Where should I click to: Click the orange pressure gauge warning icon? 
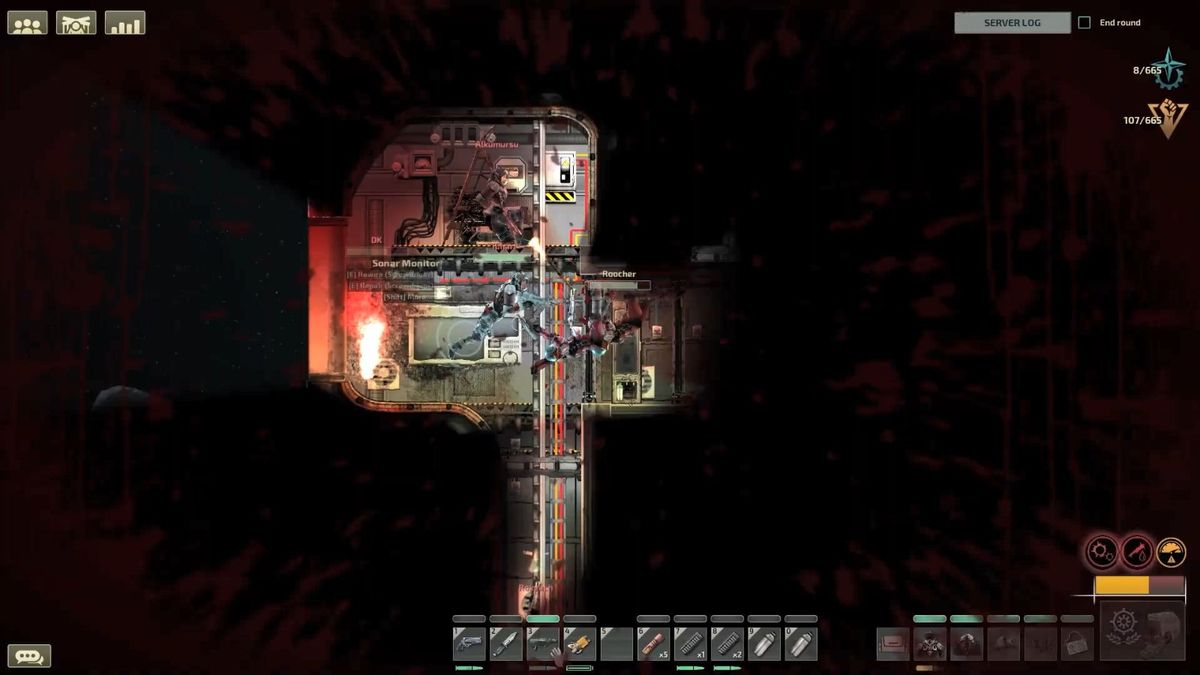click(x=1171, y=552)
